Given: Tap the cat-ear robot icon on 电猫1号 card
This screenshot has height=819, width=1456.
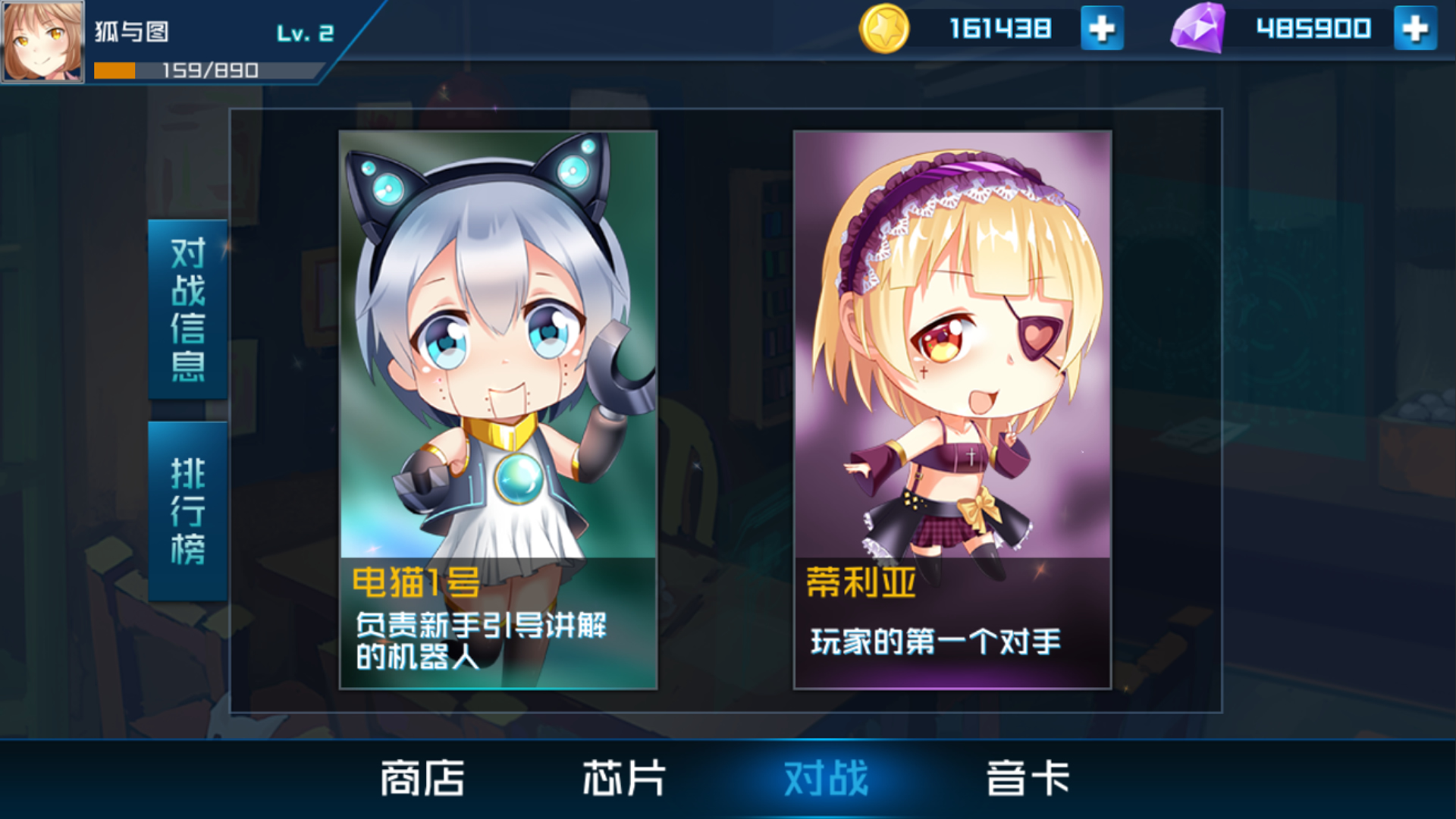Looking at the screenshot, I should tap(497, 318).
